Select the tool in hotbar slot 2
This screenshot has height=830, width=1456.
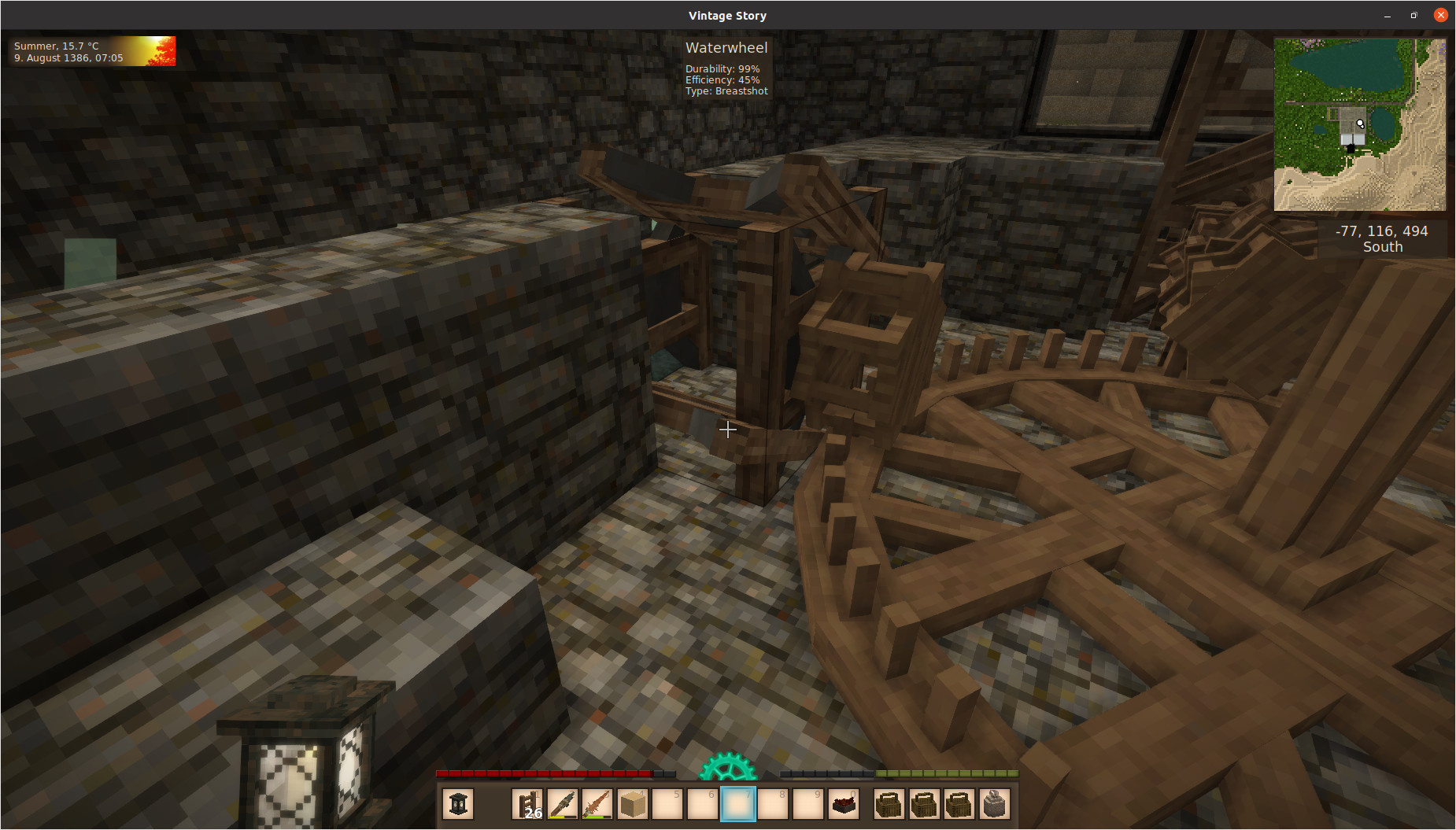(563, 804)
